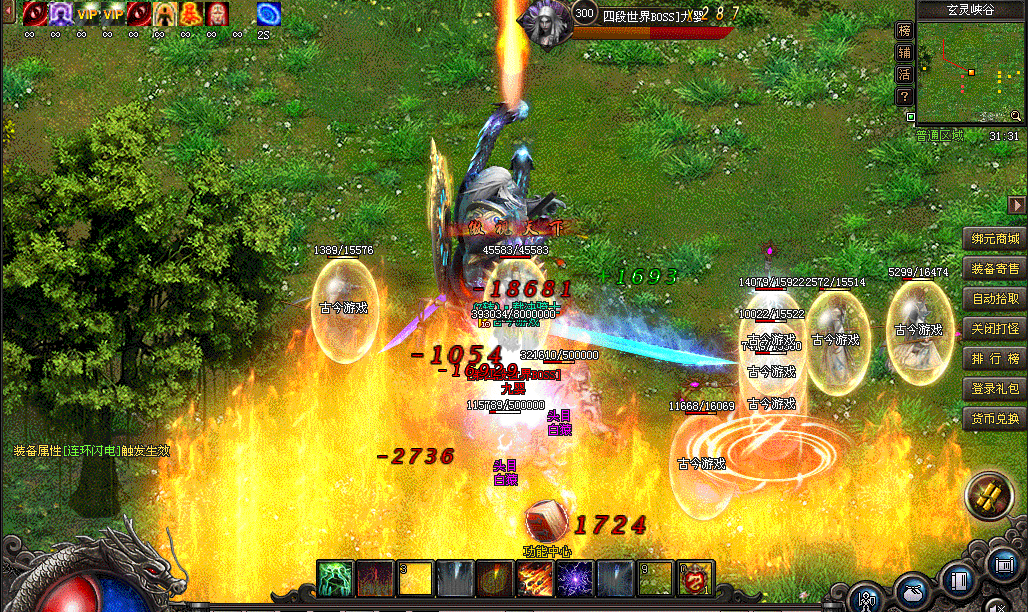Select the blue swirl buff icon
Viewport: 1028px width, 612px height.
click(x=268, y=14)
